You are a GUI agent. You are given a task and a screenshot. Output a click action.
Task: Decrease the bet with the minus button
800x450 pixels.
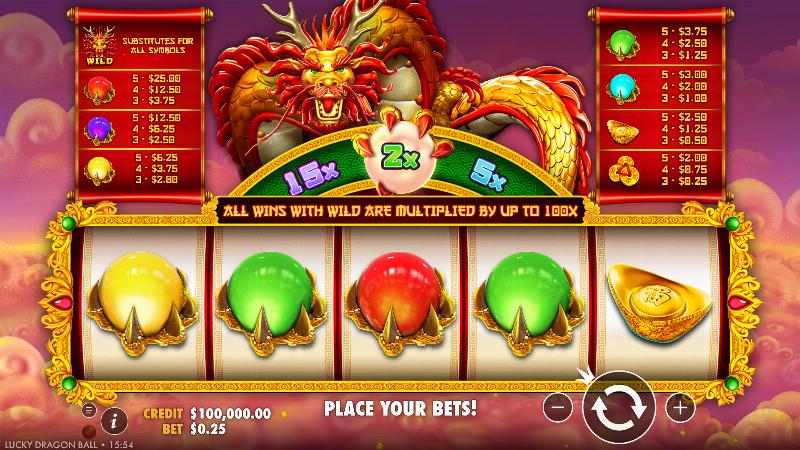pyautogui.click(x=560, y=407)
